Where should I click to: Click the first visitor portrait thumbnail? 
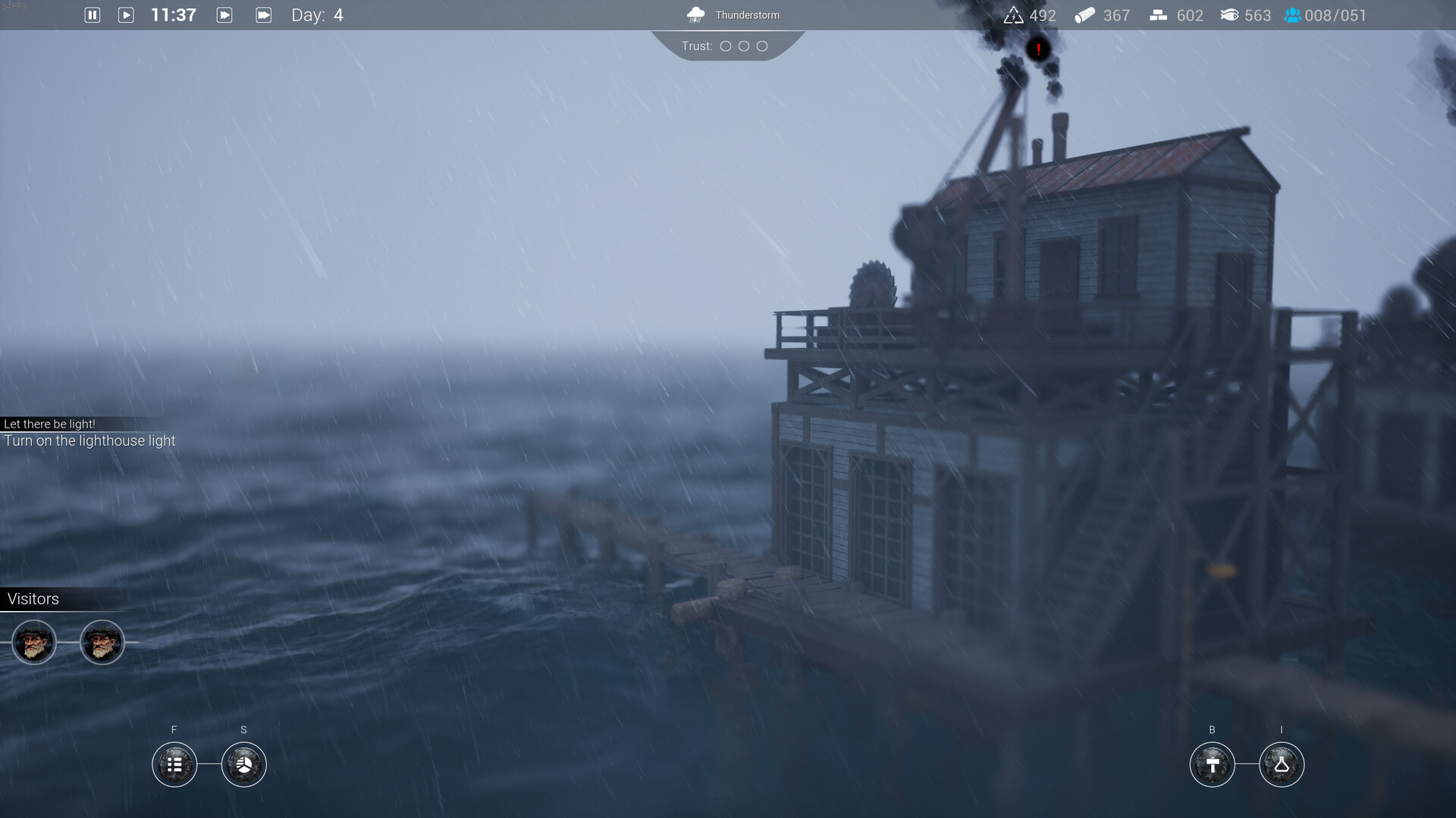[x=33, y=642]
